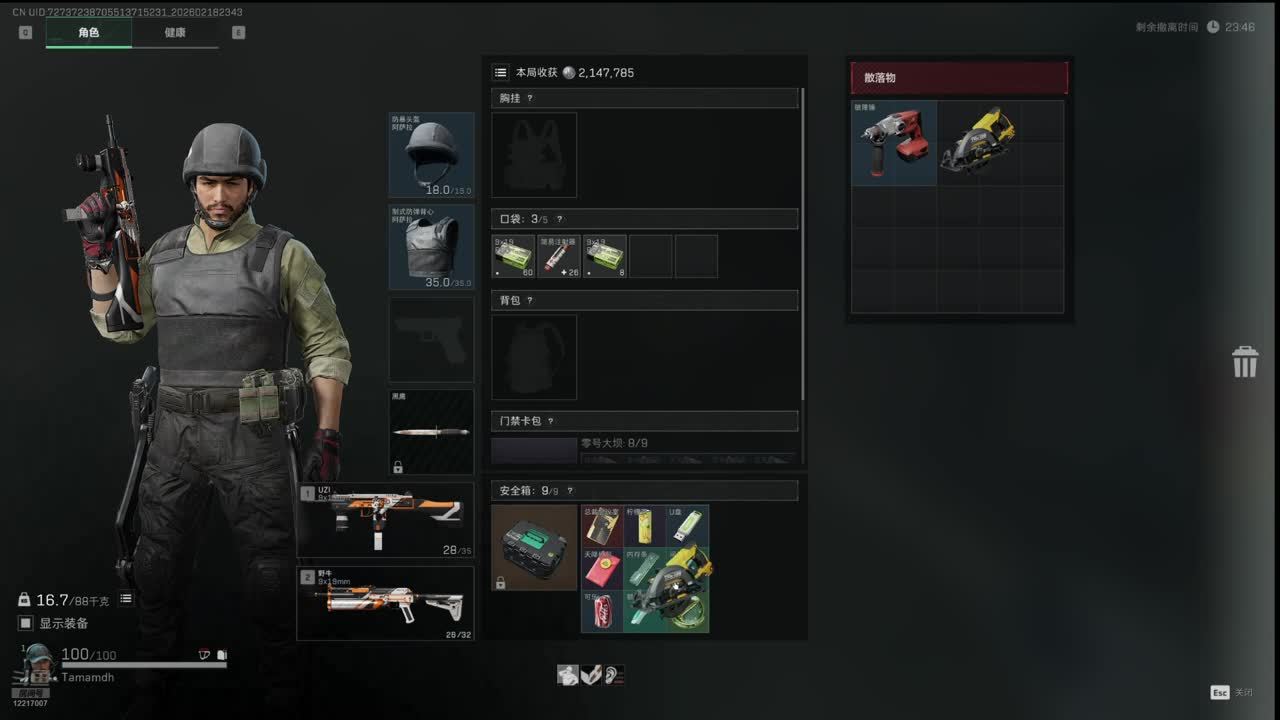Open the weight details list icon

(126, 599)
